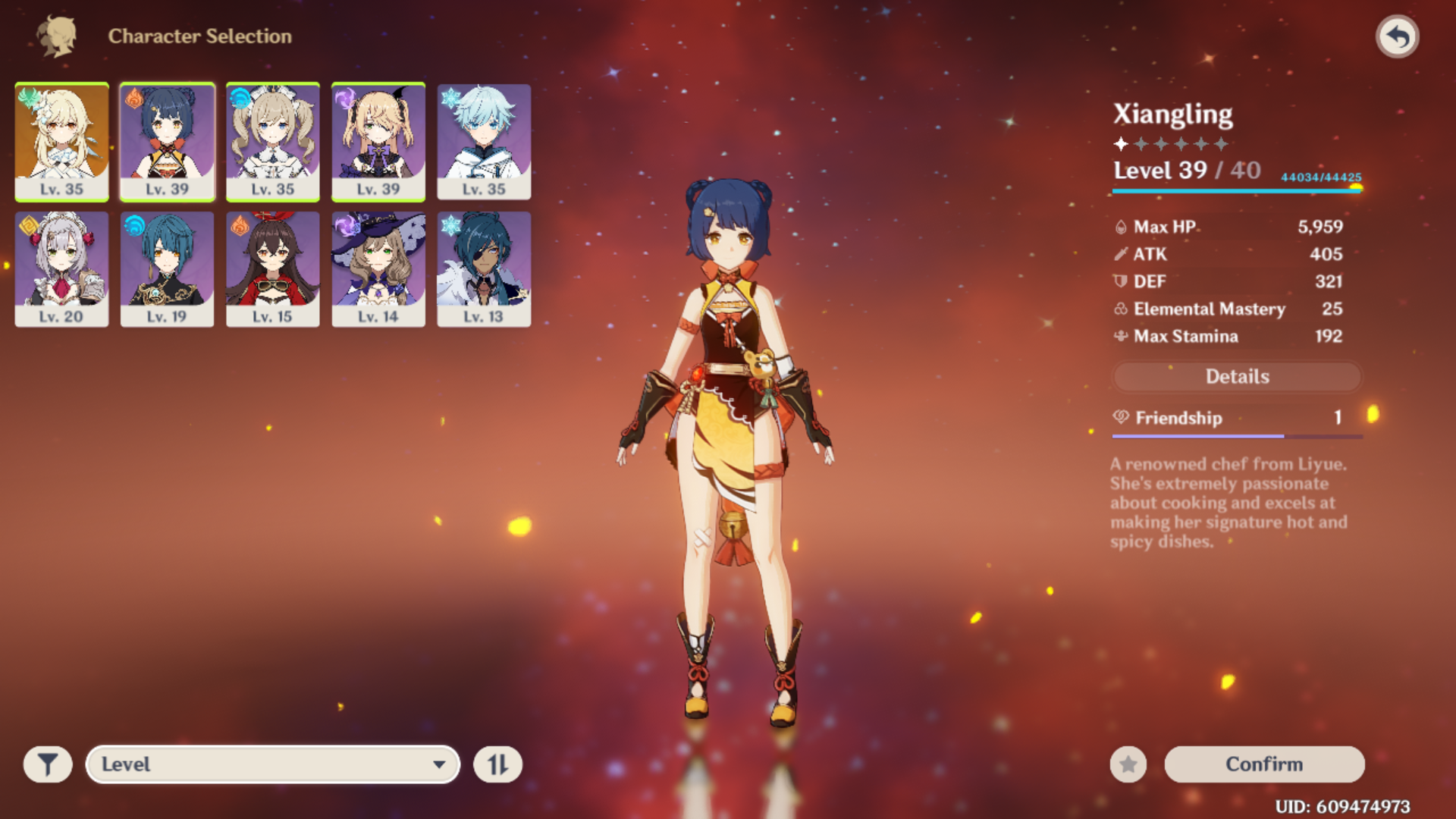This screenshot has height=819, width=1456.
Task: Select the Chongyun character card
Action: point(484,142)
